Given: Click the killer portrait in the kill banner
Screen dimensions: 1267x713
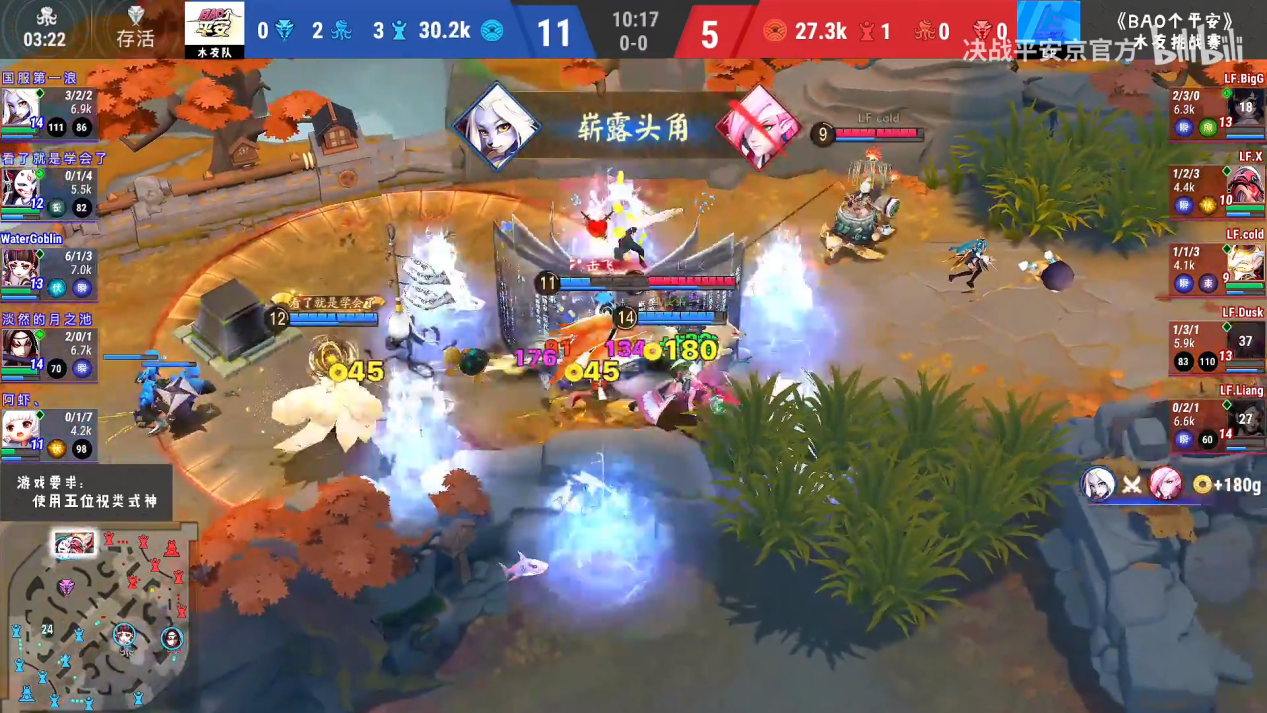Looking at the screenshot, I should coord(497,127).
